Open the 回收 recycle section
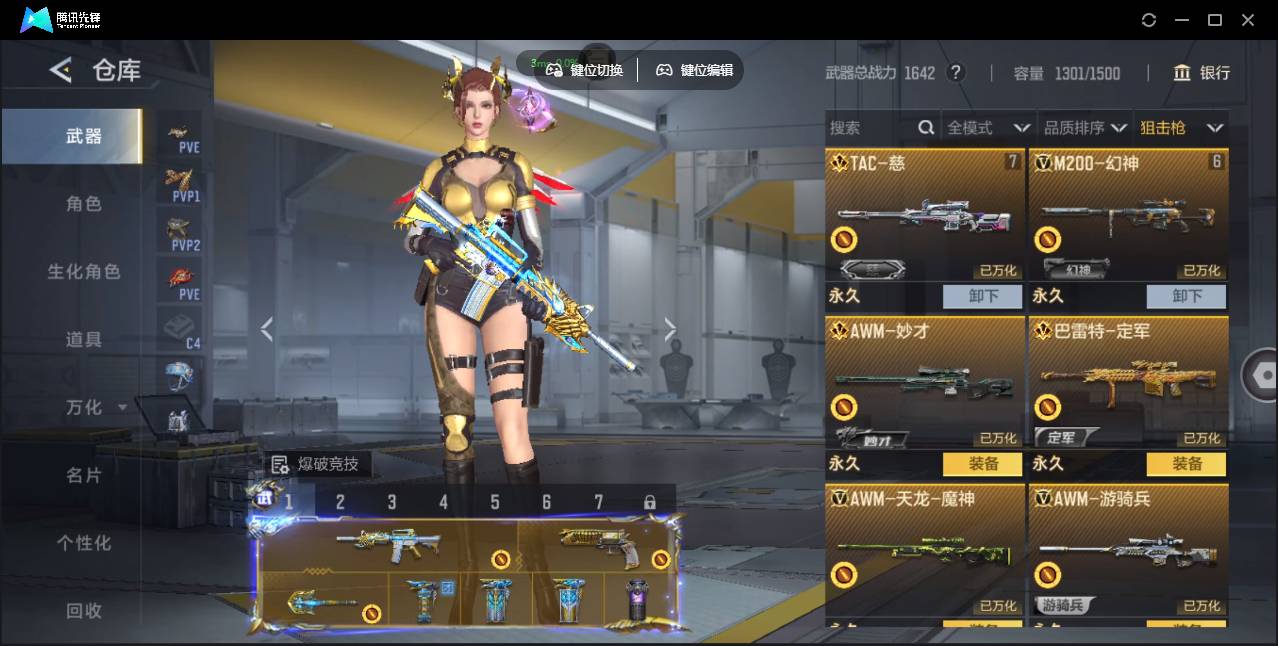1278x646 pixels. tap(84, 610)
